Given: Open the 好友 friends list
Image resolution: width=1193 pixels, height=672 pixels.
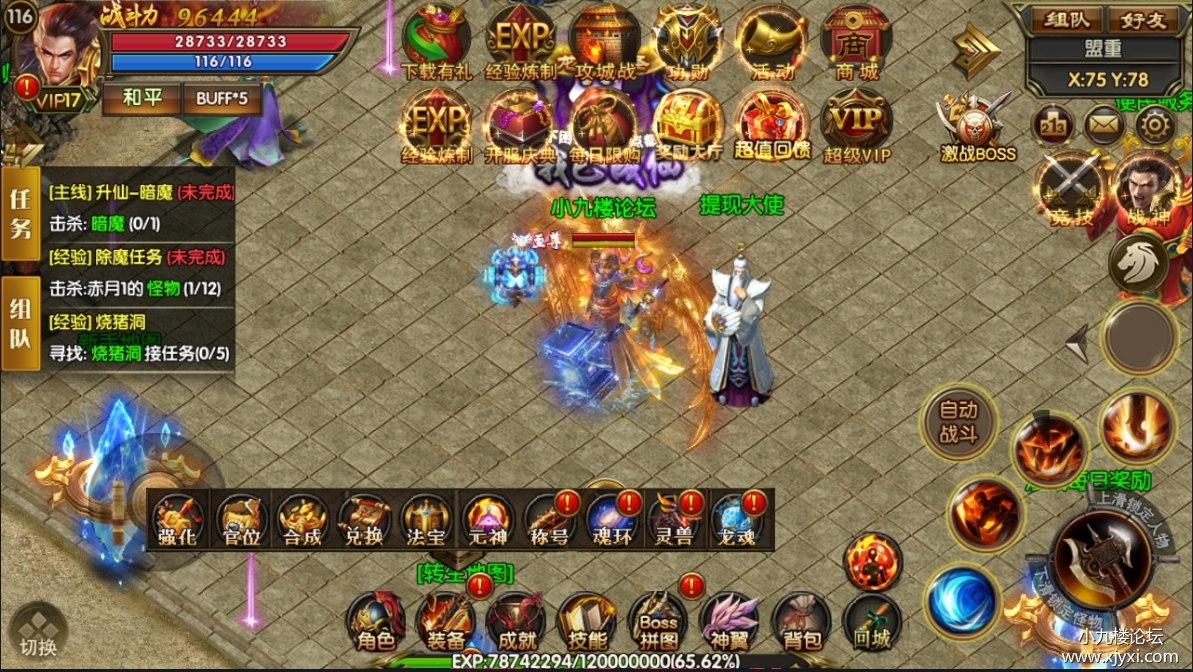Looking at the screenshot, I should point(1146,19).
